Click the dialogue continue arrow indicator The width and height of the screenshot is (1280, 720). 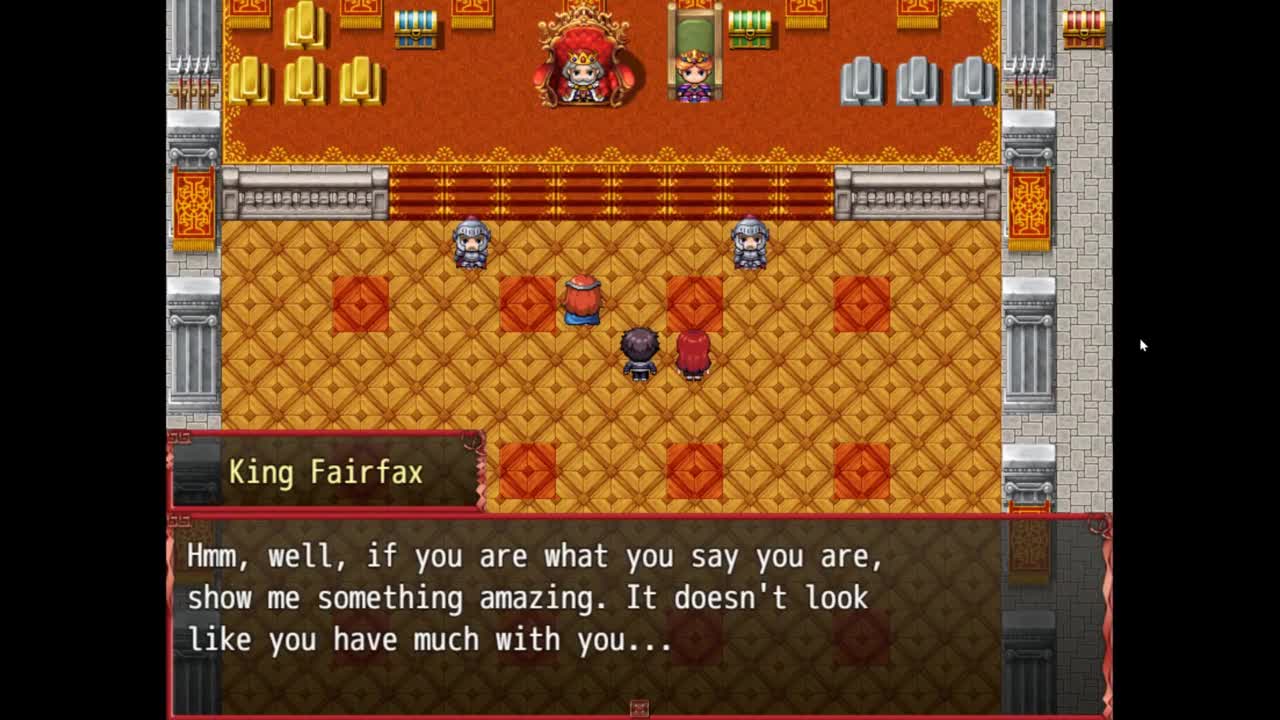click(x=639, y=708)
